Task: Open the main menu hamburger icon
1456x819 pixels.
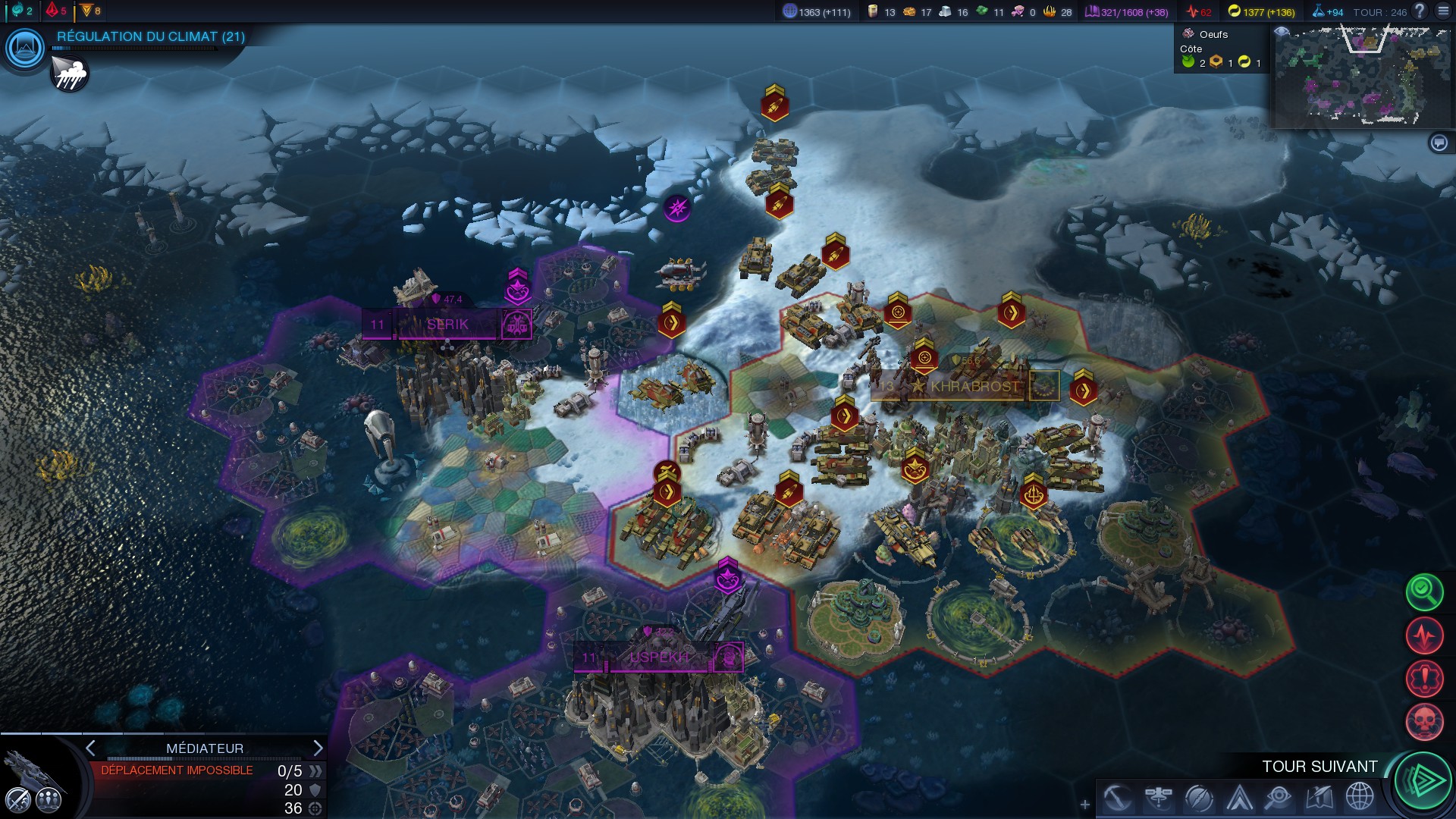Action: [x=1443, y=11]
